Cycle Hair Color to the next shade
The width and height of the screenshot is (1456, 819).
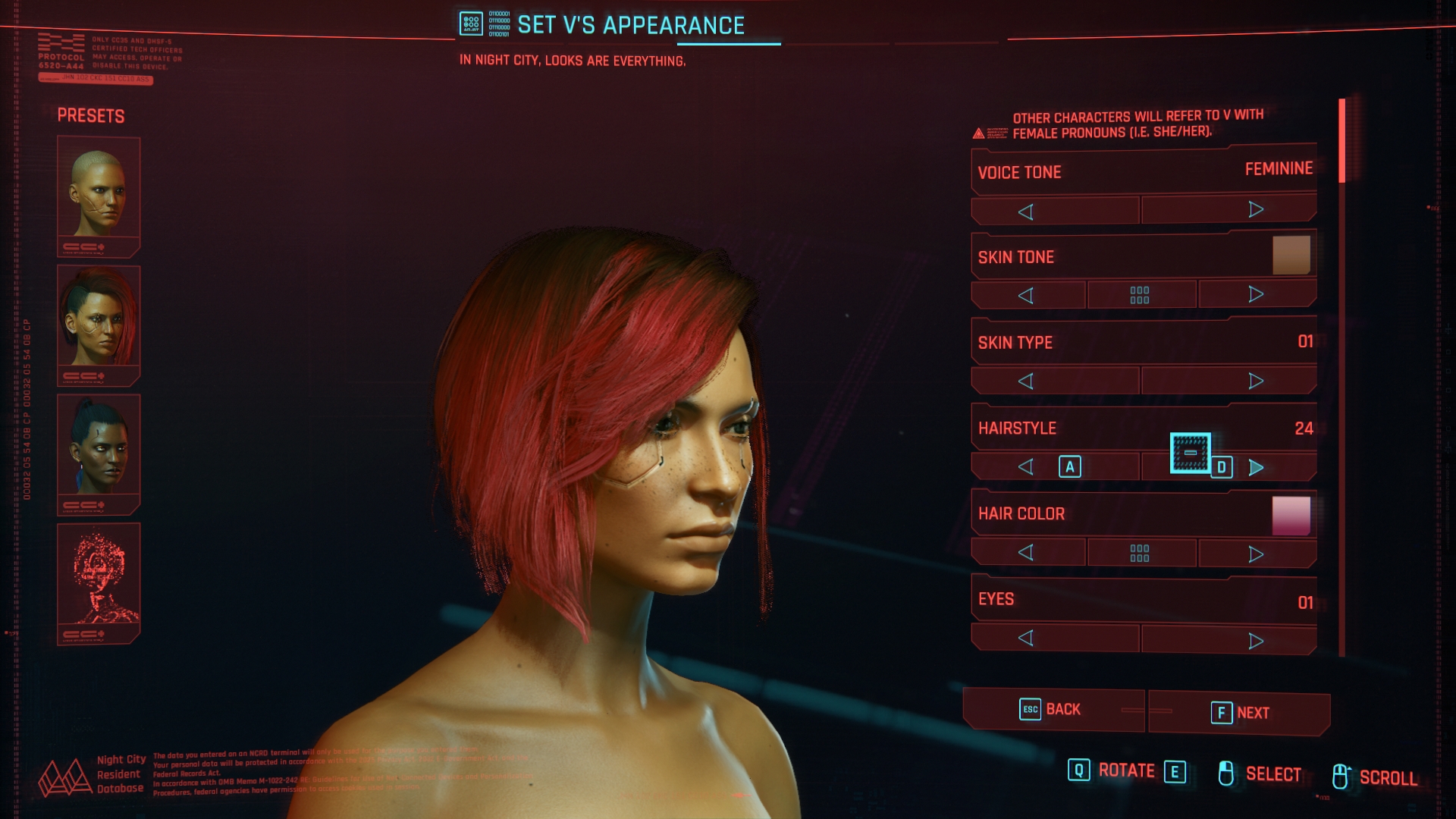pyautogui.click(x=1256, y=554)
